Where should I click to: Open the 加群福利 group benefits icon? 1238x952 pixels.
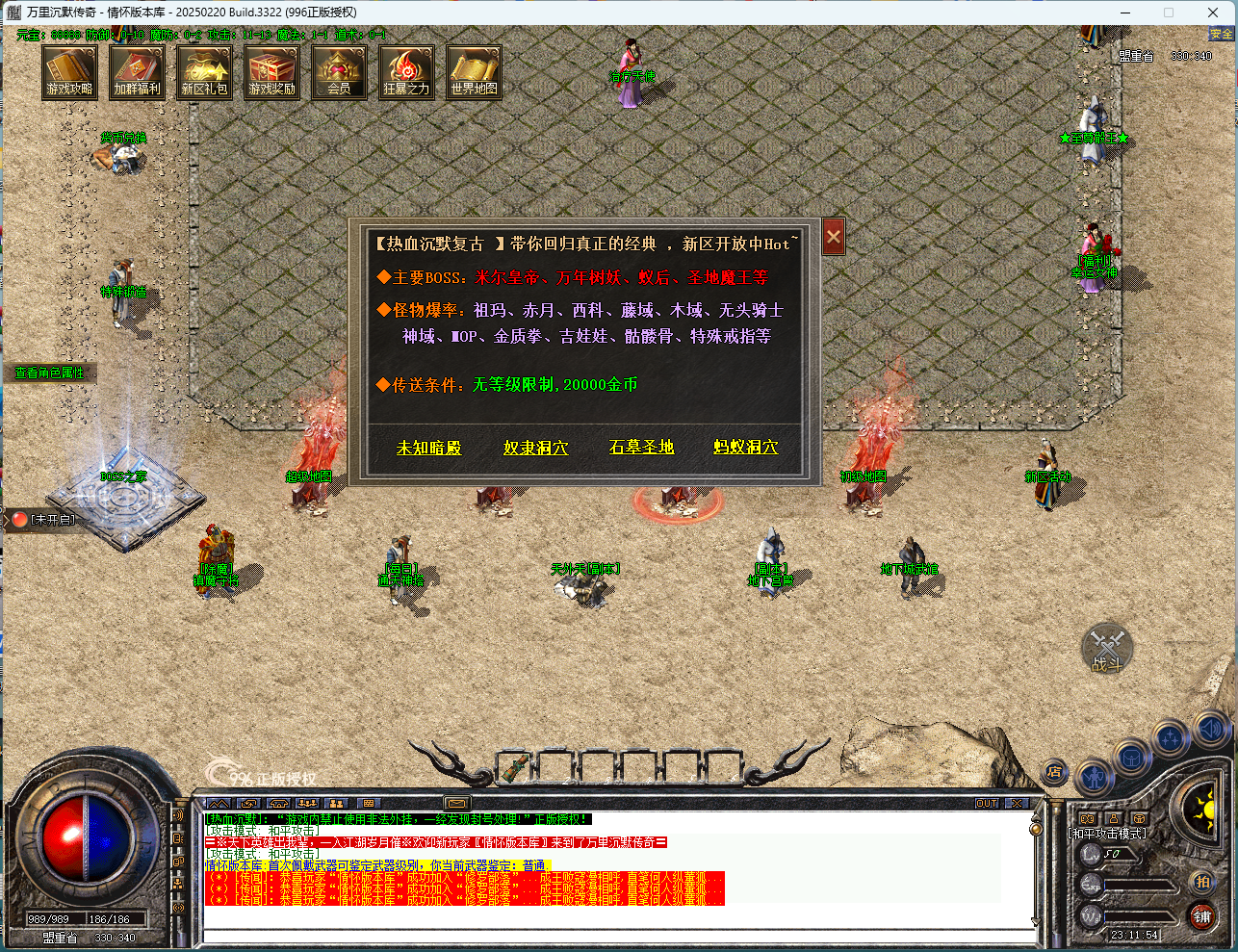pyautogui.click(x=137, y=72)
